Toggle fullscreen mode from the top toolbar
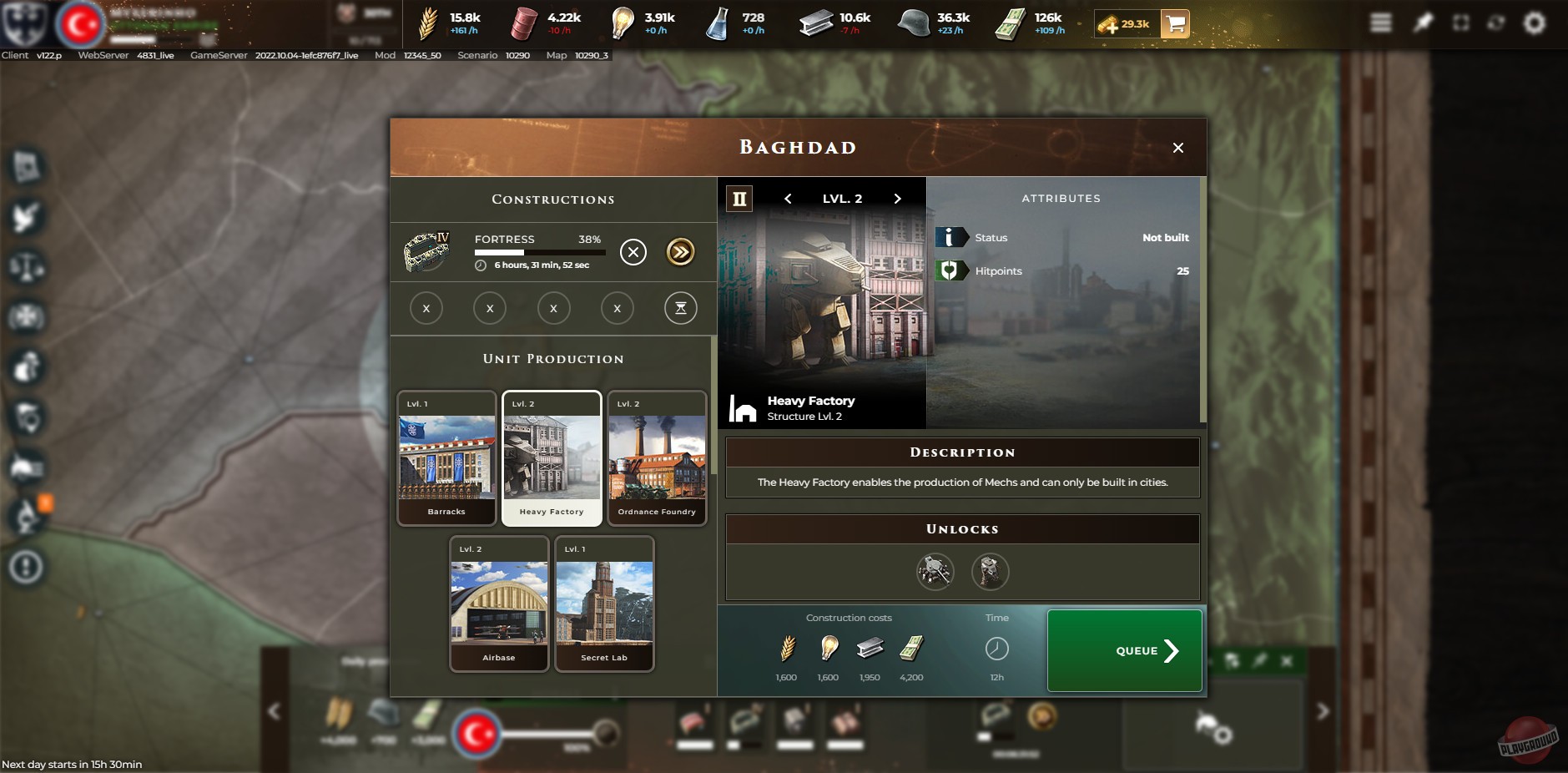 pyautogui.click(x=1461, y=22)
